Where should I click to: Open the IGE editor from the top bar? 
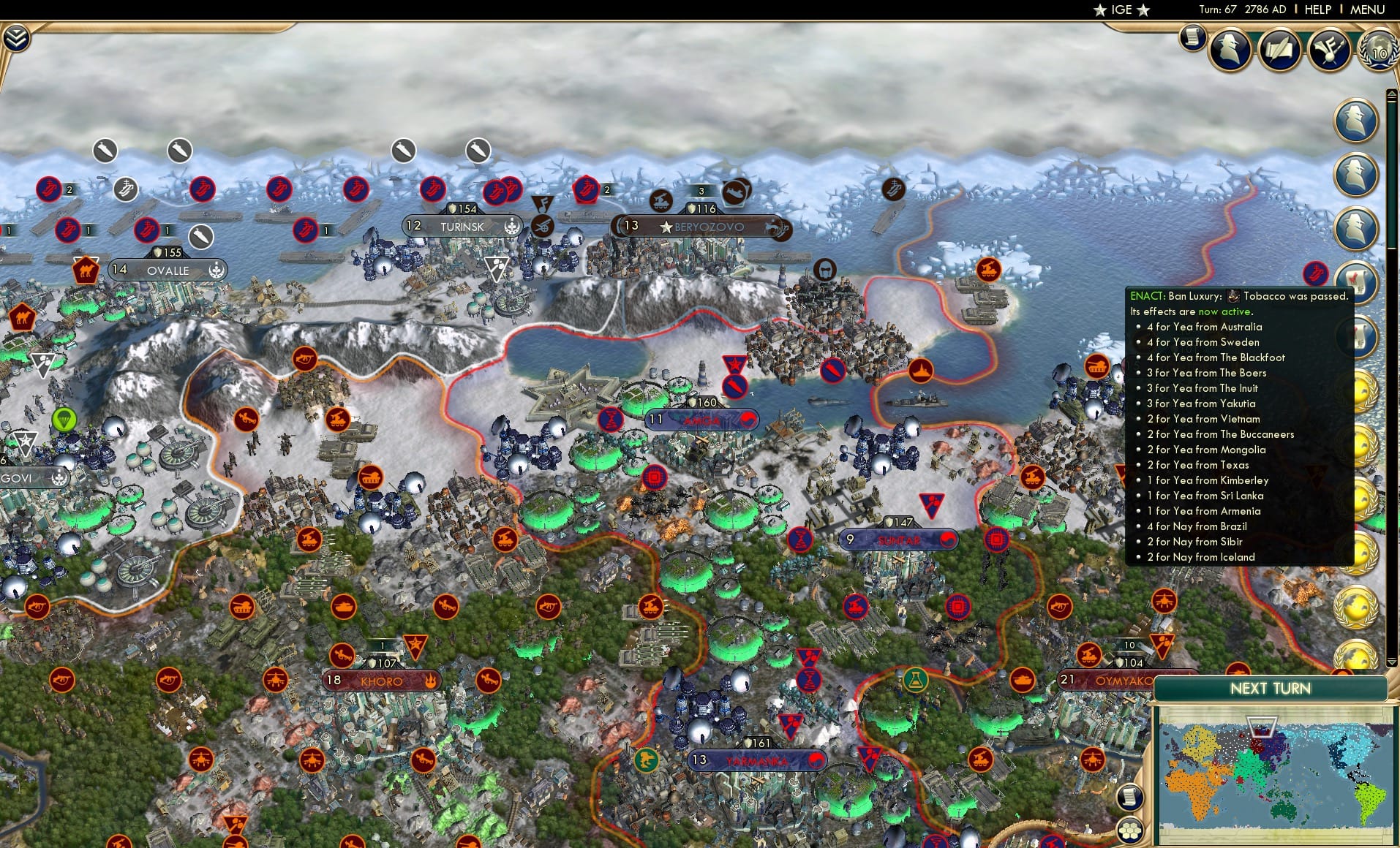[x=1121, y=10]
